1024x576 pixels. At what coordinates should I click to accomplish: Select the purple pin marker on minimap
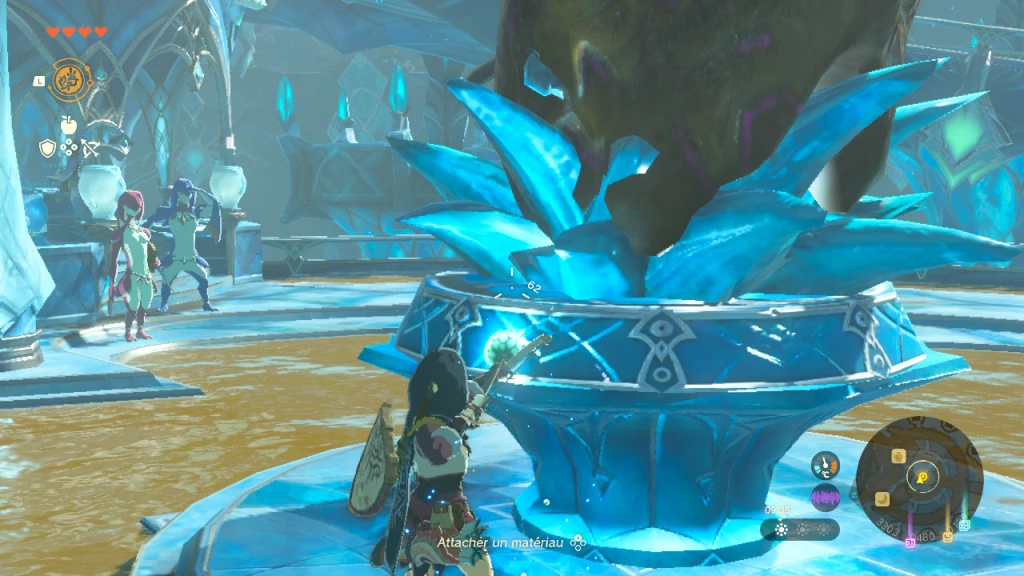tap(911, 541)
